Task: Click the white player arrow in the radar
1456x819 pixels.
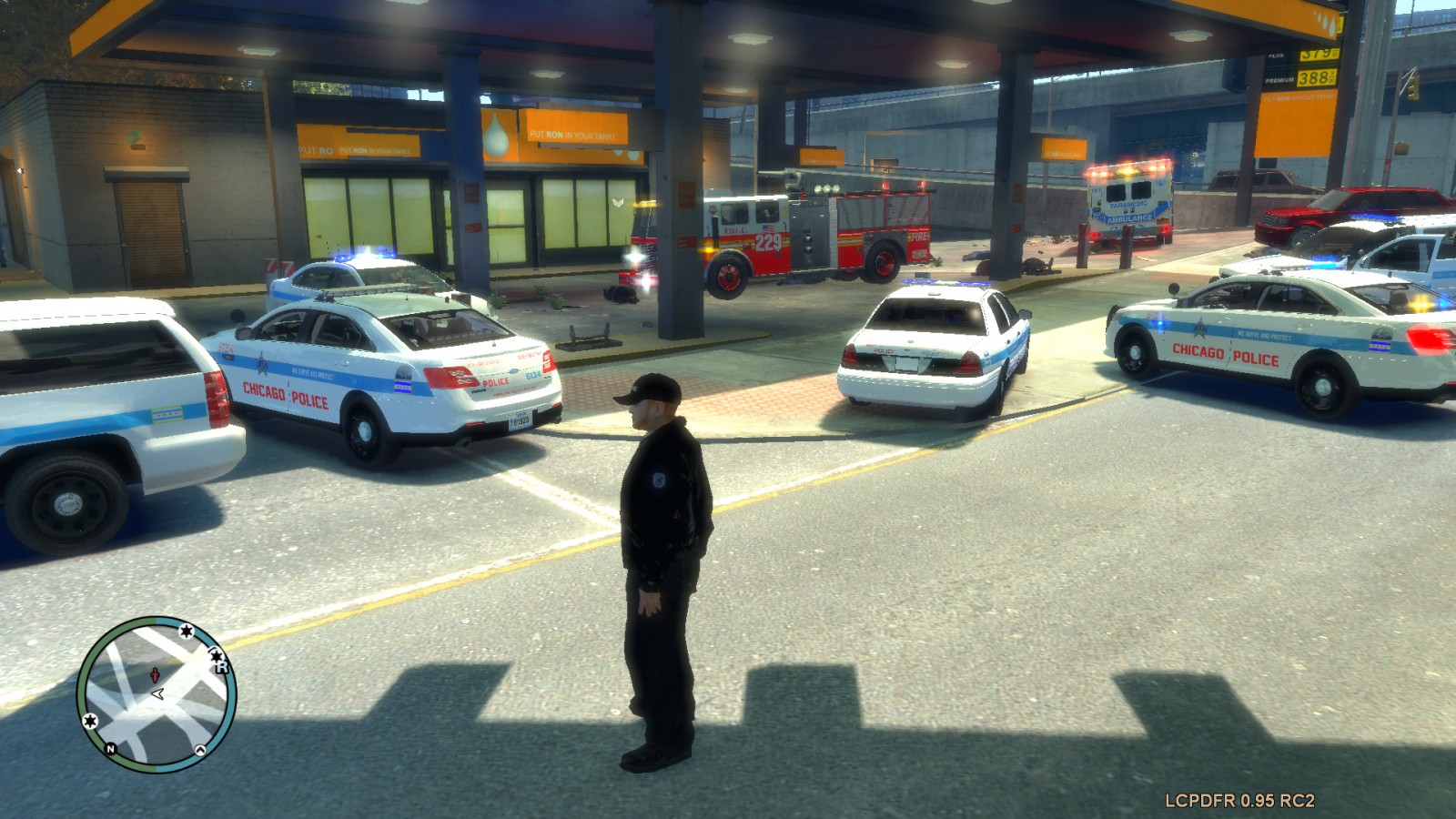Action: tap(157, 693)
